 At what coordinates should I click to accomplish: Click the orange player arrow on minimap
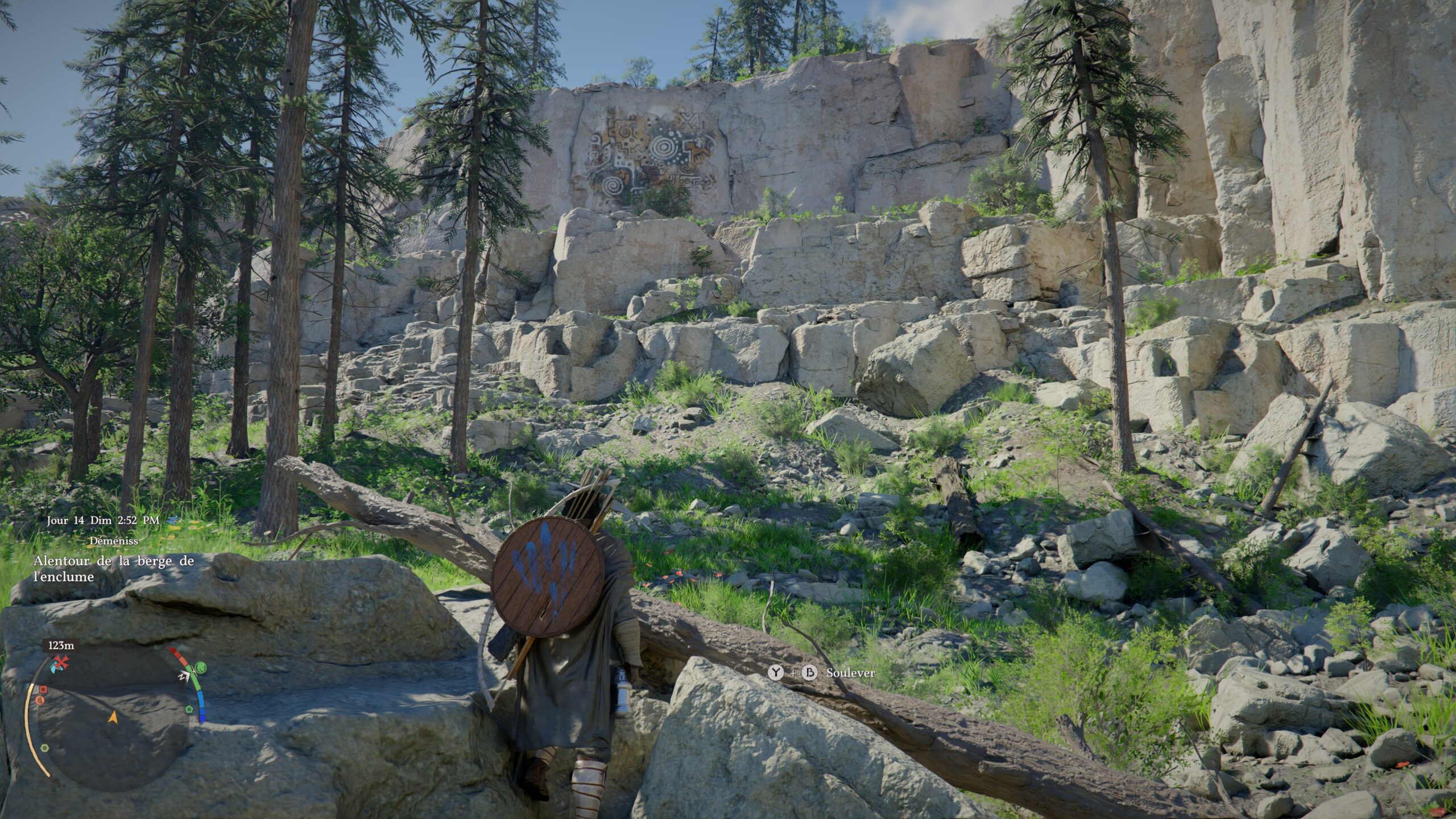(x=113, y=718)
